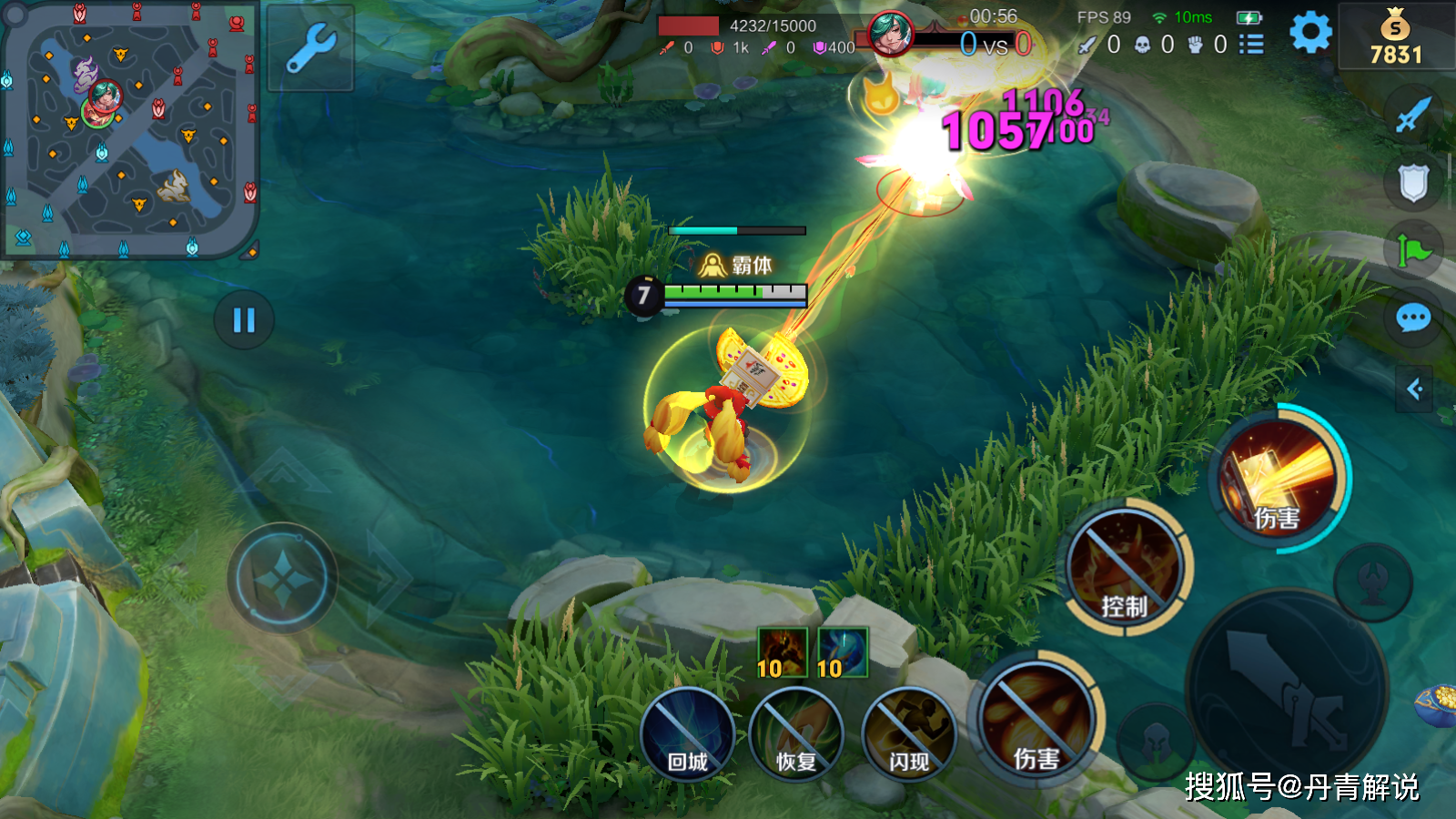Select the green-haired hero portrait at top
1456x819 pixels.
(890, 35)
